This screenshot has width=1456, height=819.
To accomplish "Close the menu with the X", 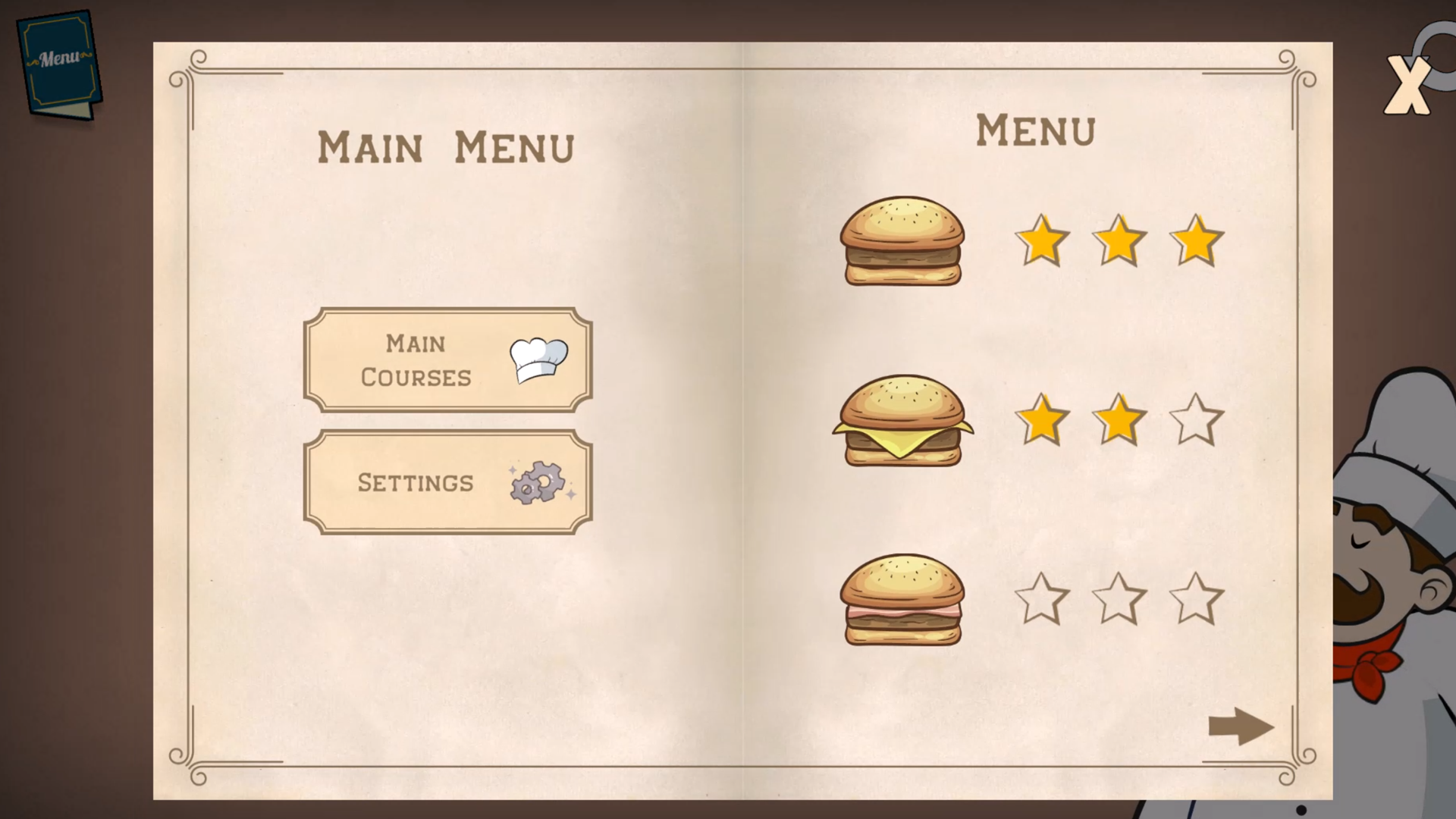I will [x=1408, y=83].
